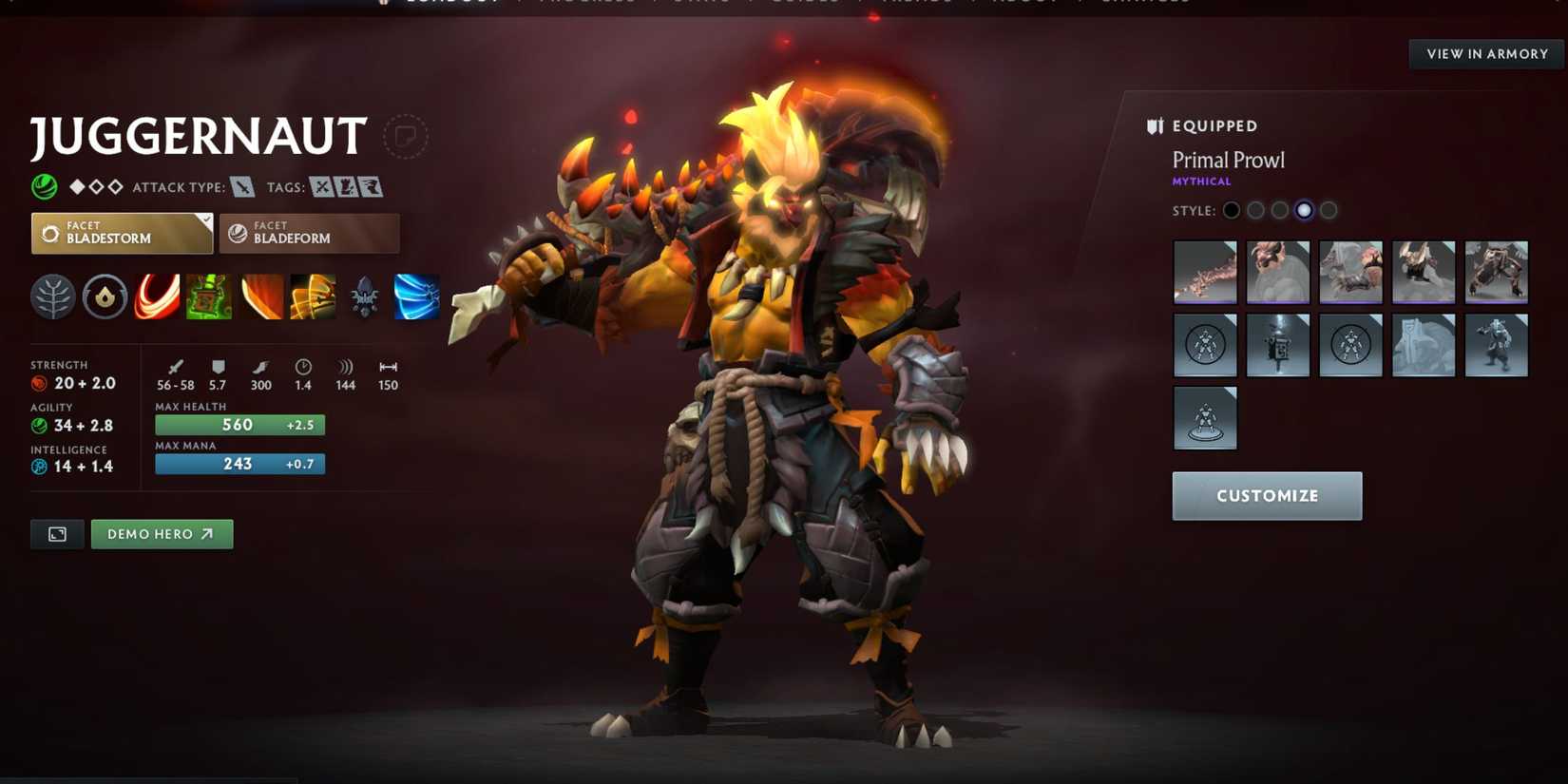
Task: Open Juggernaut's talent tree icon
Action: 52,296
